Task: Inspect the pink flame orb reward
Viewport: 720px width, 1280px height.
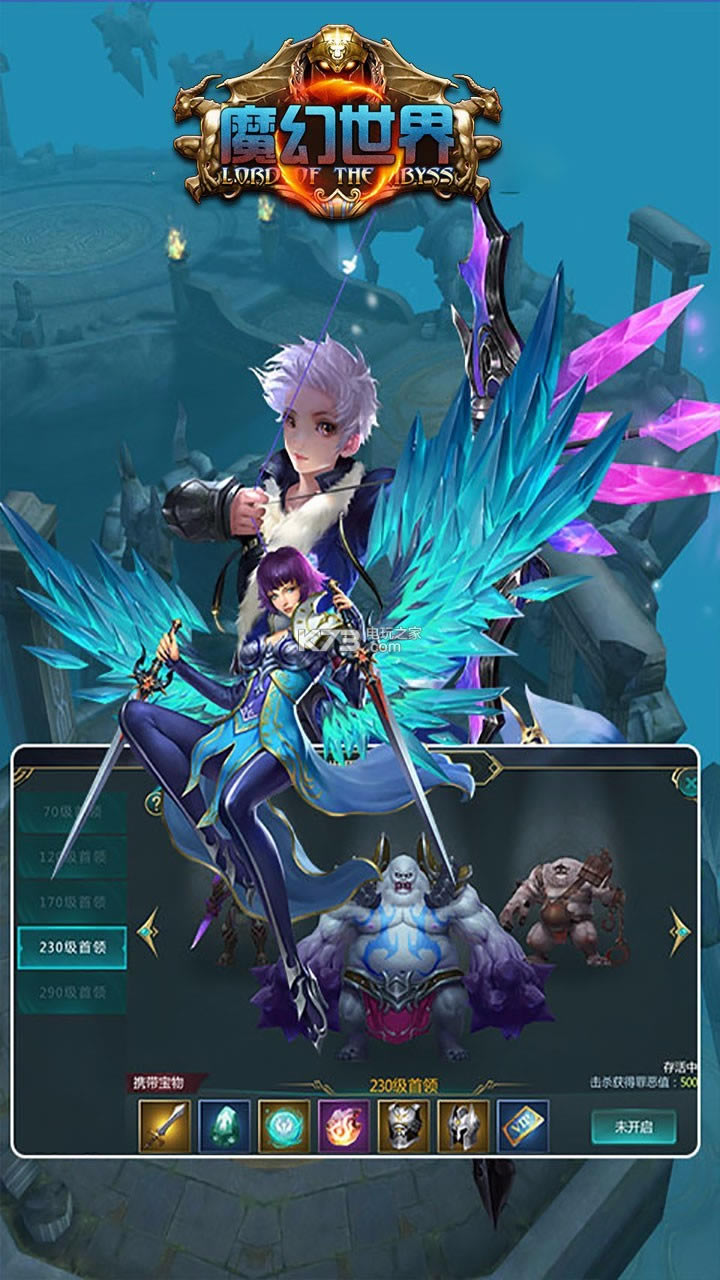Action: coord(344,1126)
